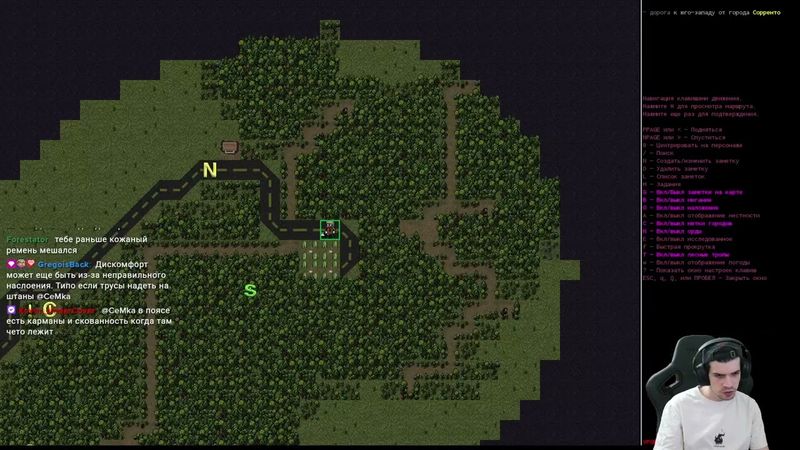The image size is (800, 450).
Task: Click the yellow C map note marker
Action: point(49,310)
